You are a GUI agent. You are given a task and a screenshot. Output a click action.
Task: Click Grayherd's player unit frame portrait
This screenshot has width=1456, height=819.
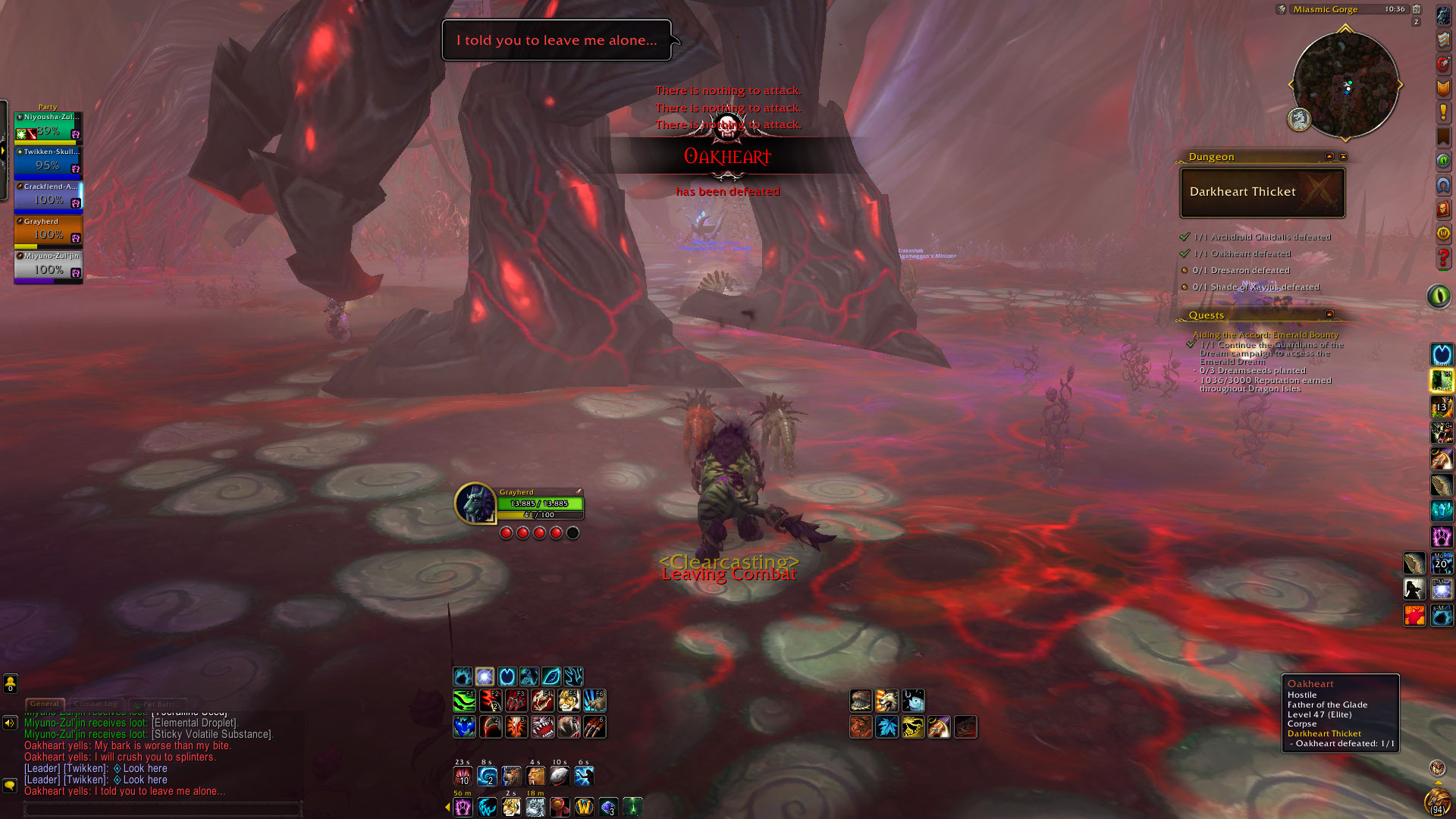pyautogui.click(x=475, y=503)
